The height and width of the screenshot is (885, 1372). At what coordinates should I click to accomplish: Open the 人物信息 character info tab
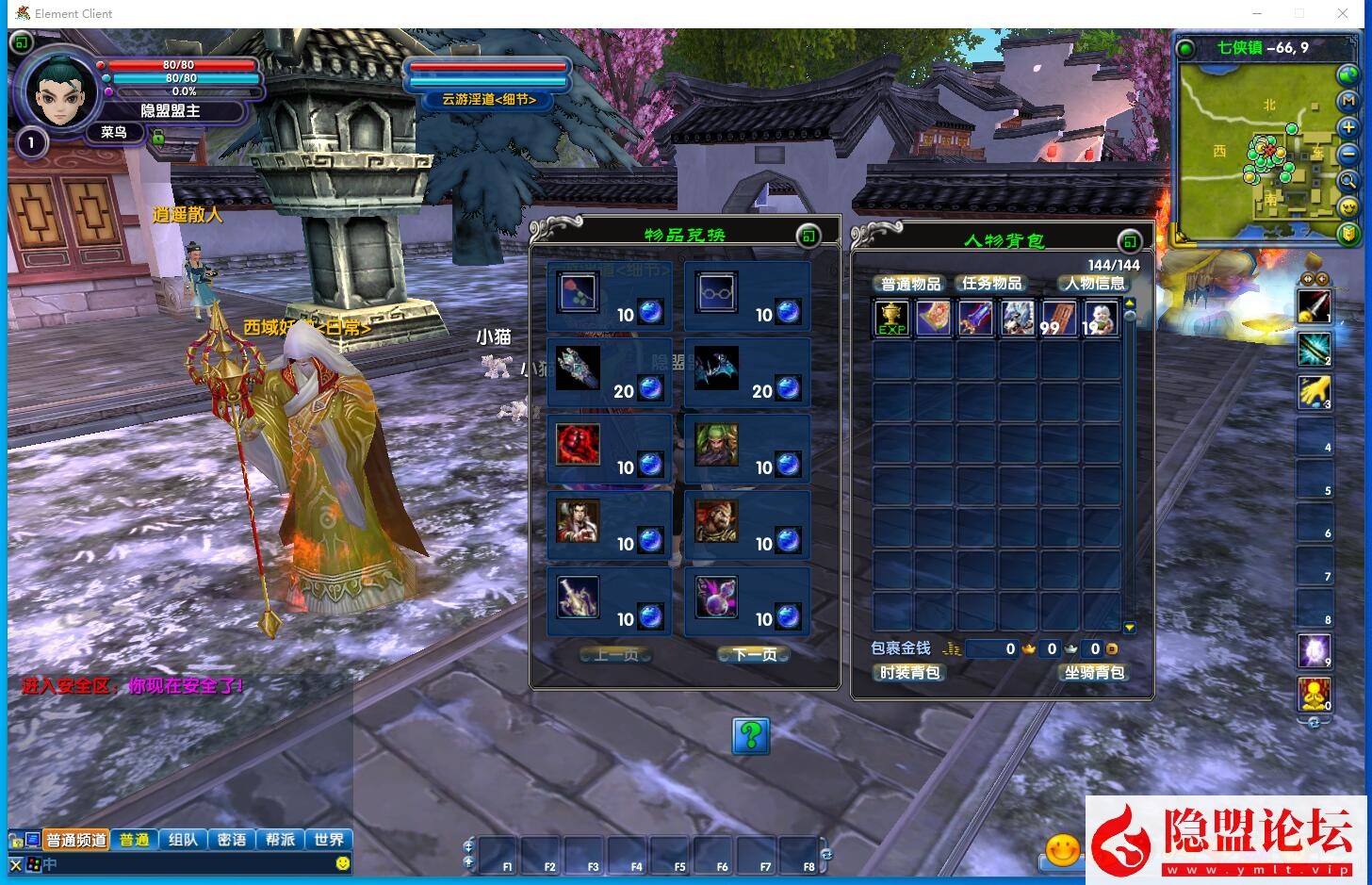click(1094, 284)
